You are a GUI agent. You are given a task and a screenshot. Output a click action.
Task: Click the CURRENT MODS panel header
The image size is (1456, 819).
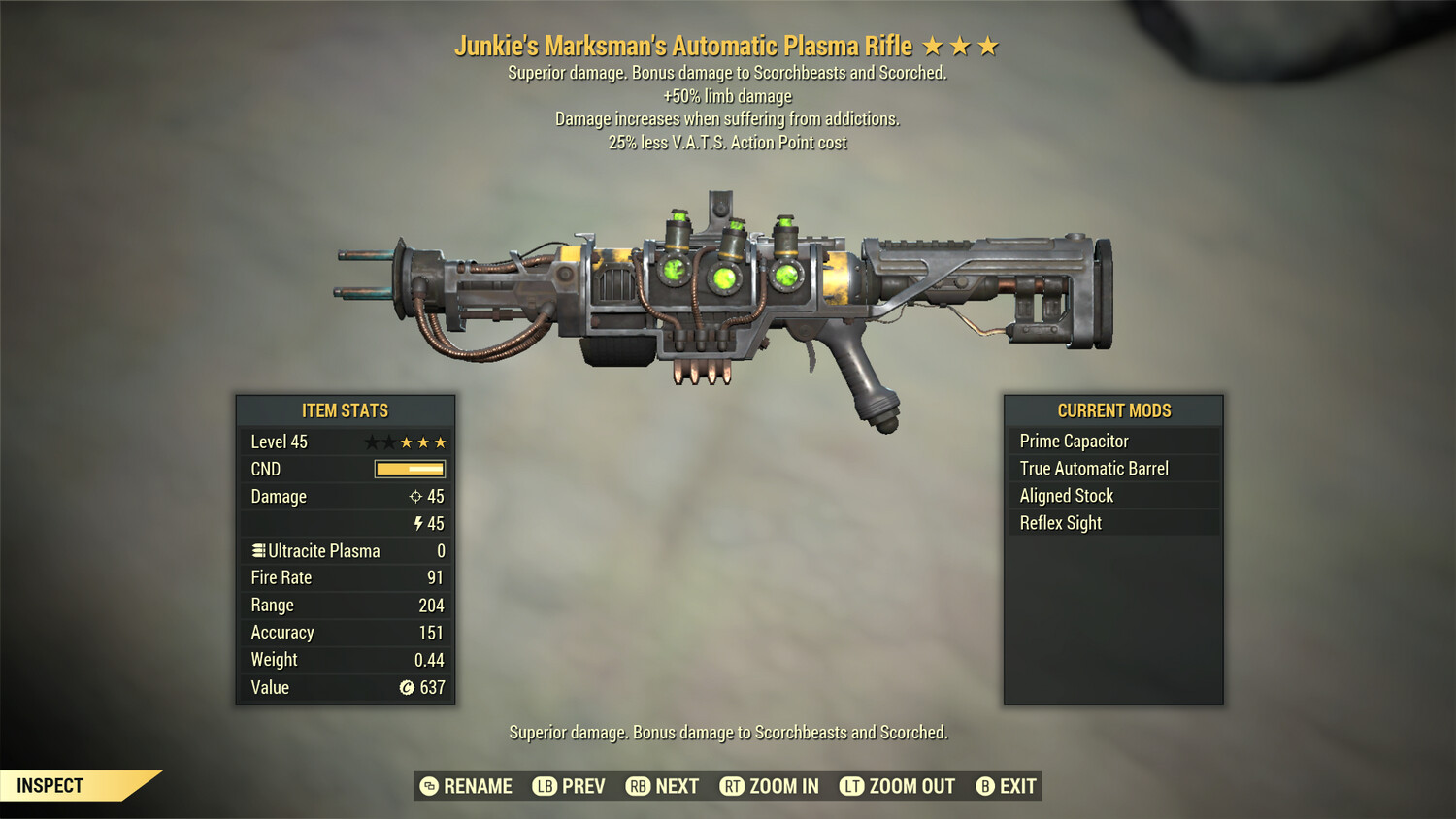(x=1113, y=410)
